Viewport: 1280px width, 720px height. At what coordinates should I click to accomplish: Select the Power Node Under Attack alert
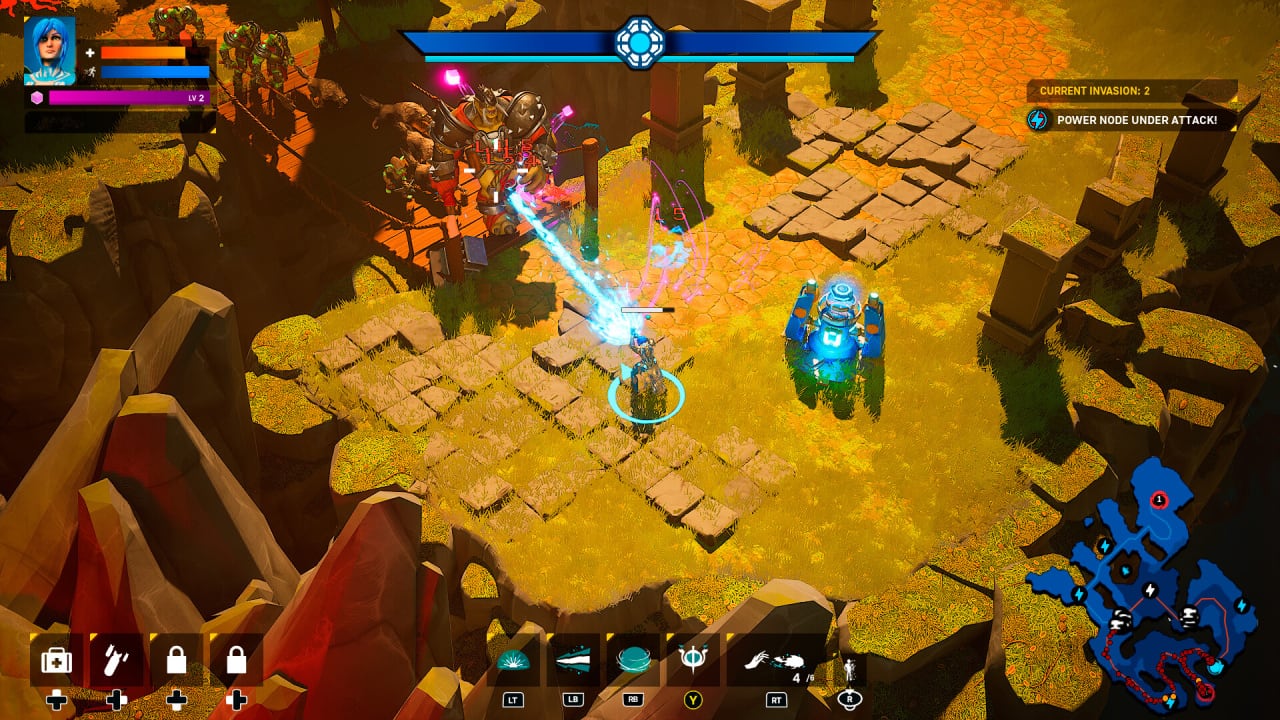[1133, 120]
